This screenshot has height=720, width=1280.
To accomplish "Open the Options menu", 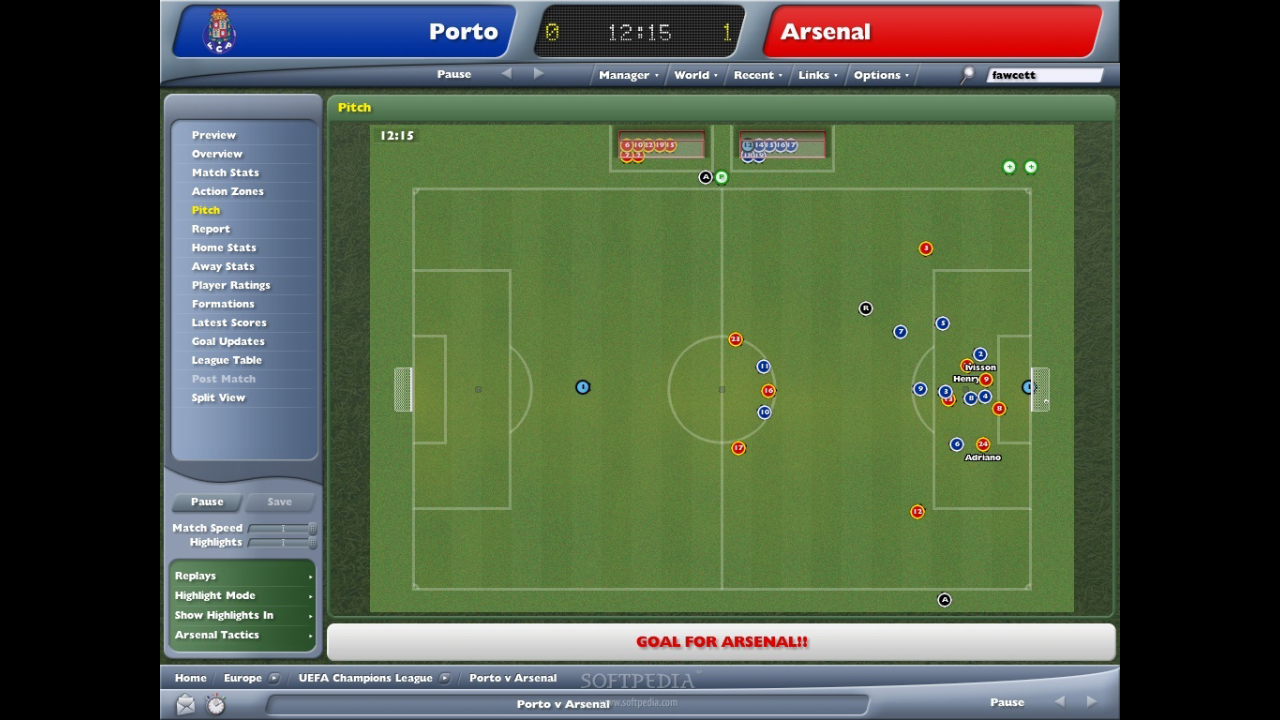I will click(x=880, y=75).
